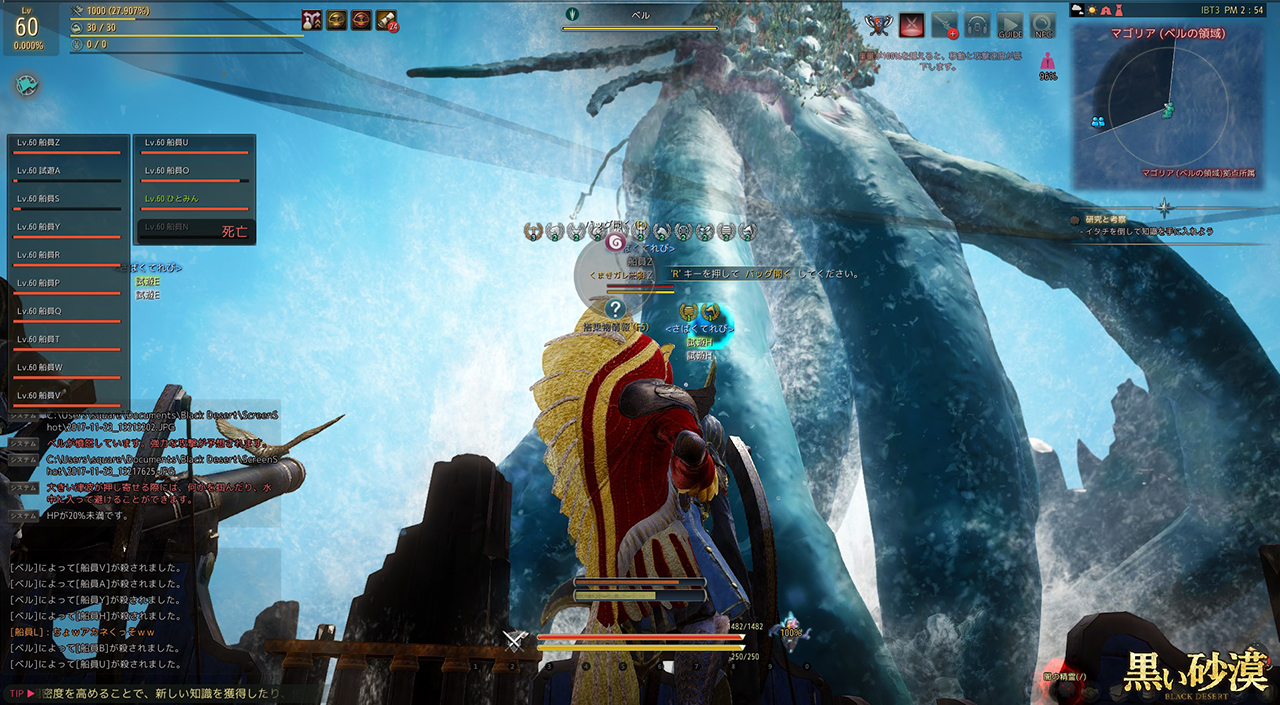Open the teal flag compass icon
The height and width of the screenshot is (705, 1280).
point(27,85)
